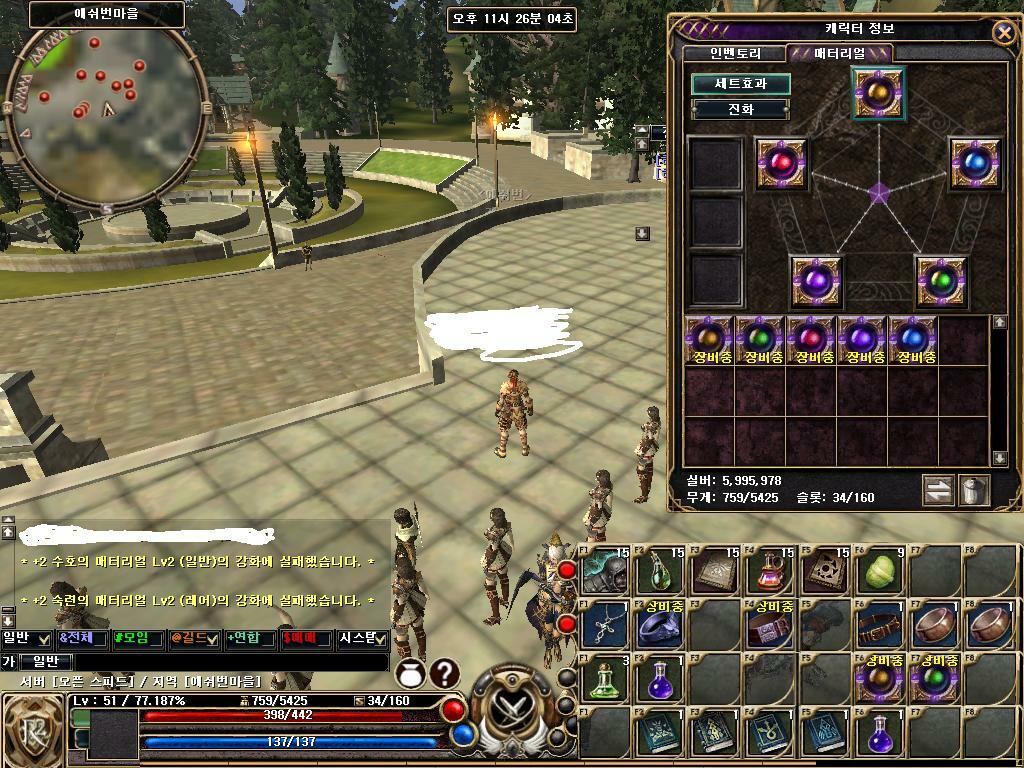Select the blue material orb on the pentagon

click(975, 163)
